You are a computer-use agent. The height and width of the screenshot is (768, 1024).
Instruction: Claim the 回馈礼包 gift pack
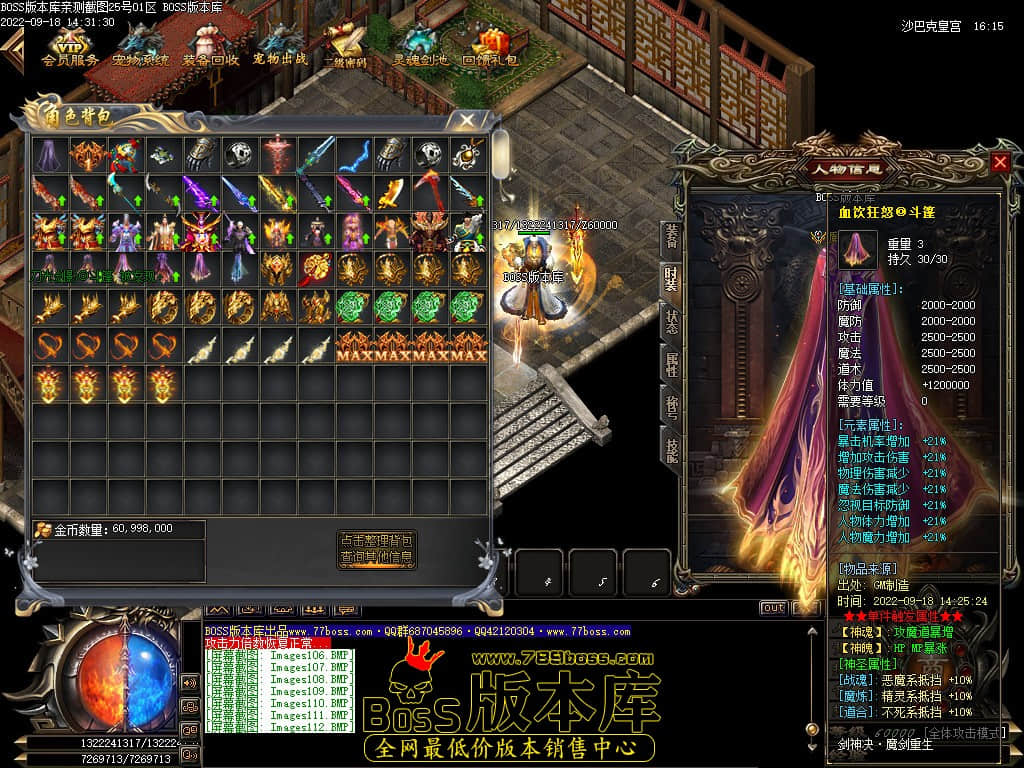click(490, 46)
